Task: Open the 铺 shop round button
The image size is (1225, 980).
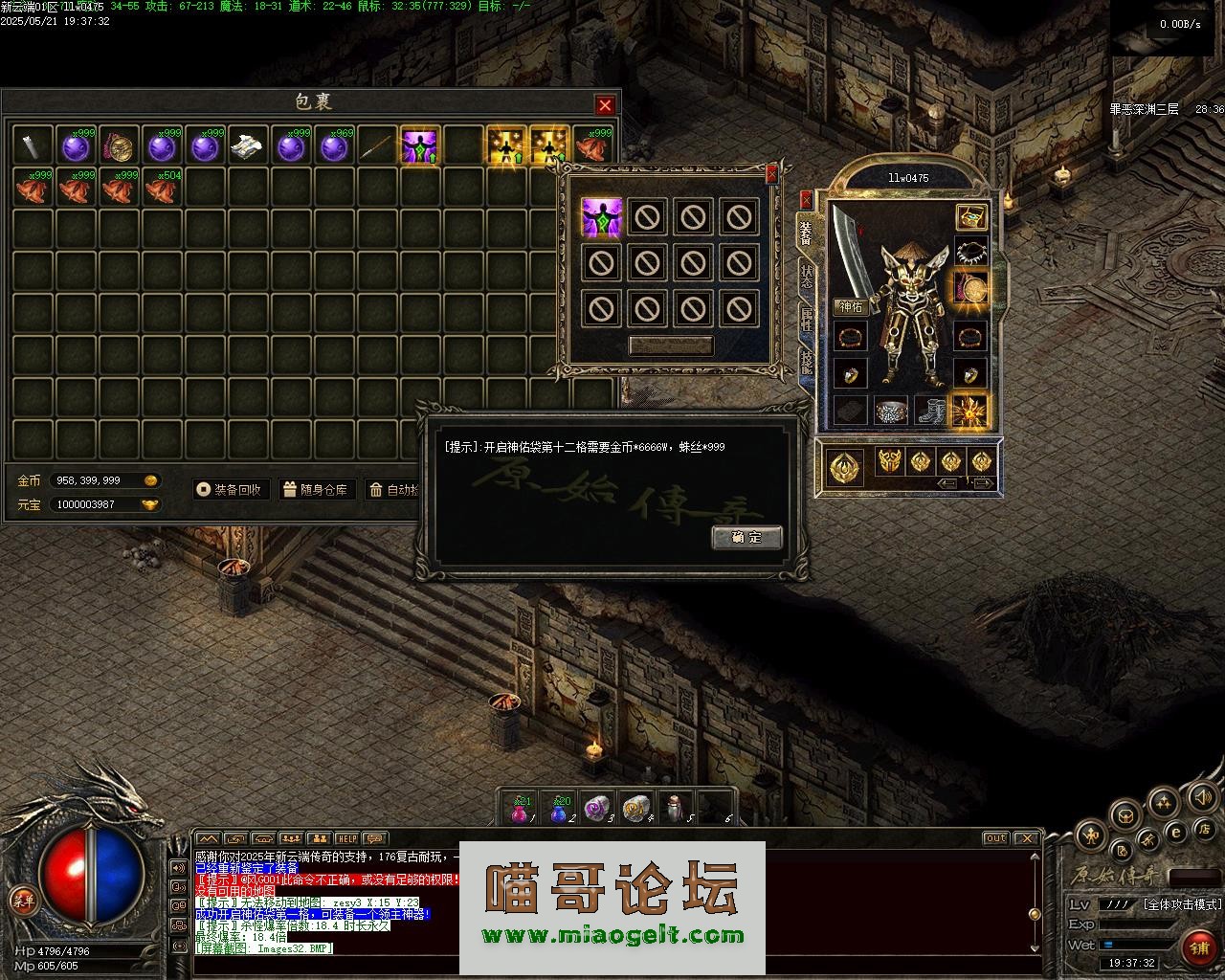Action: [x=1198, y=947]
